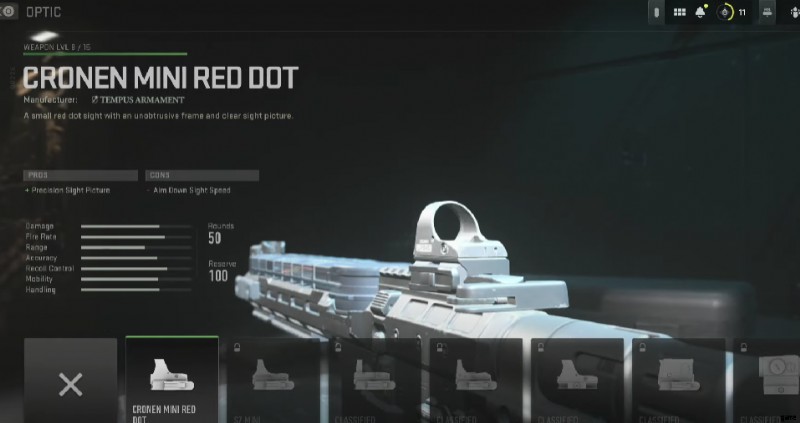Open the notifications bell
This screenshot has height=423, width=800.
coord(702,13)
